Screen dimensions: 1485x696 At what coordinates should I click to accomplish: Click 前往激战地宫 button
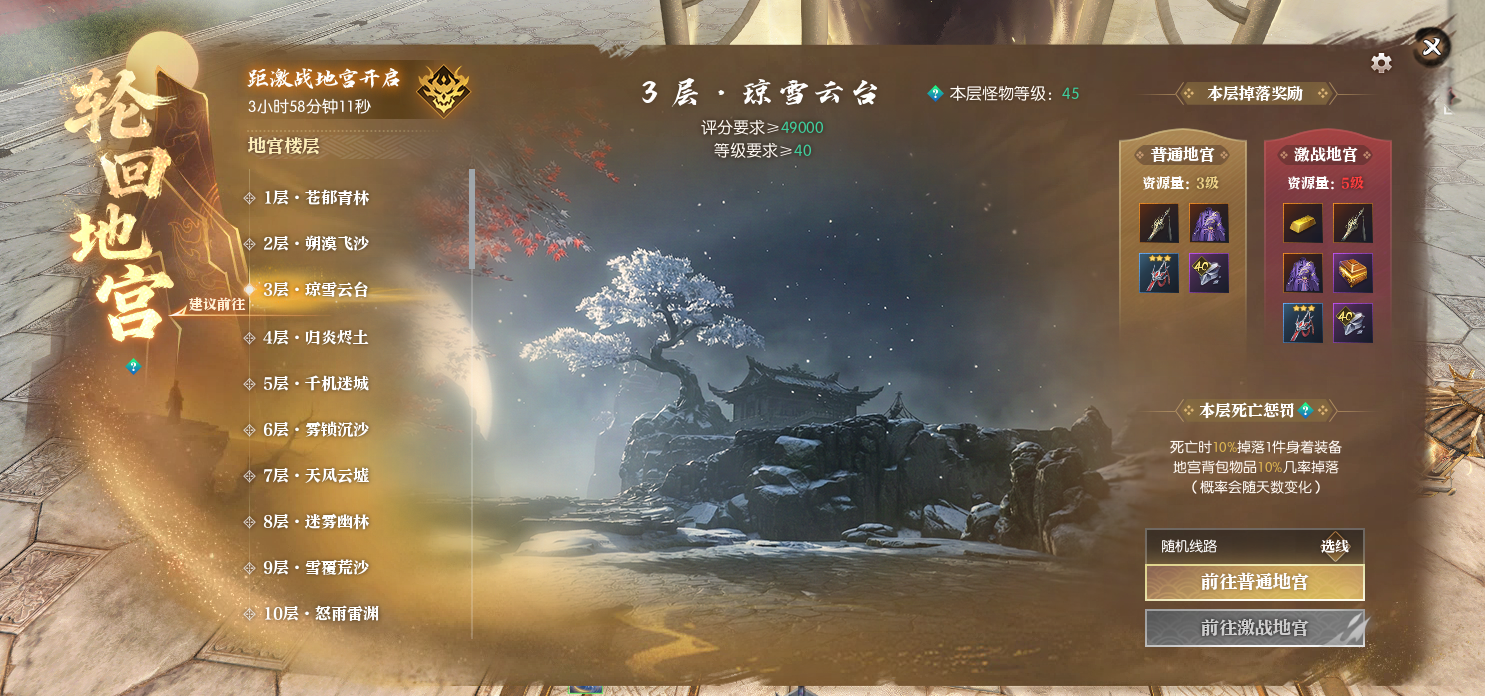1254,628
